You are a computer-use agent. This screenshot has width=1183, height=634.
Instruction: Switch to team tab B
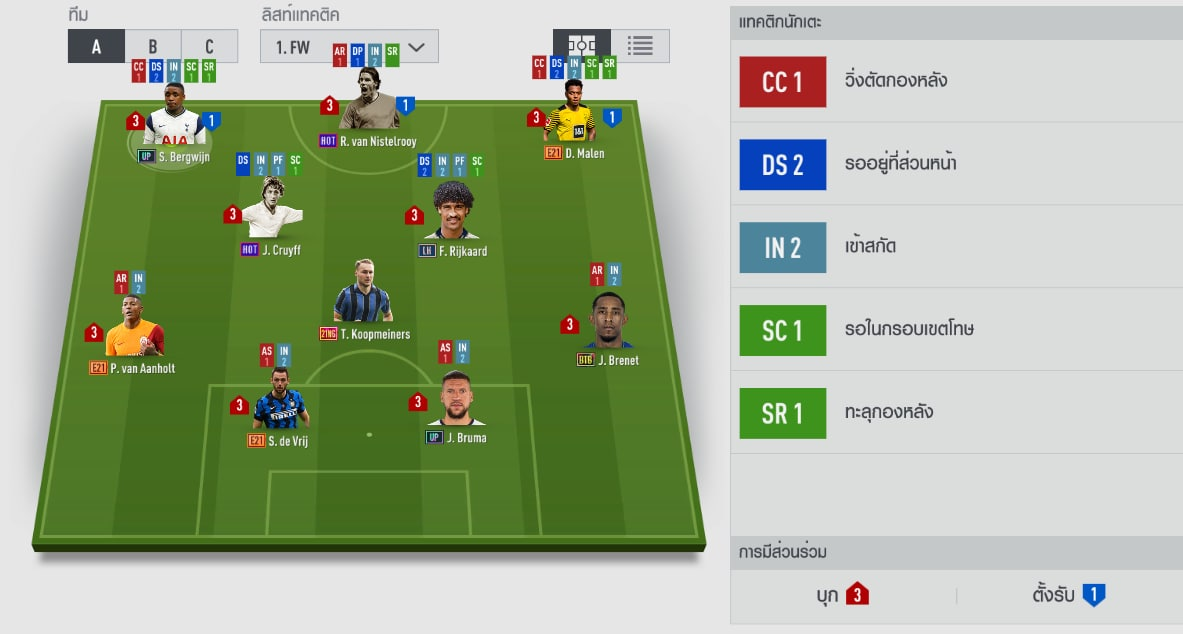(153, 46)
